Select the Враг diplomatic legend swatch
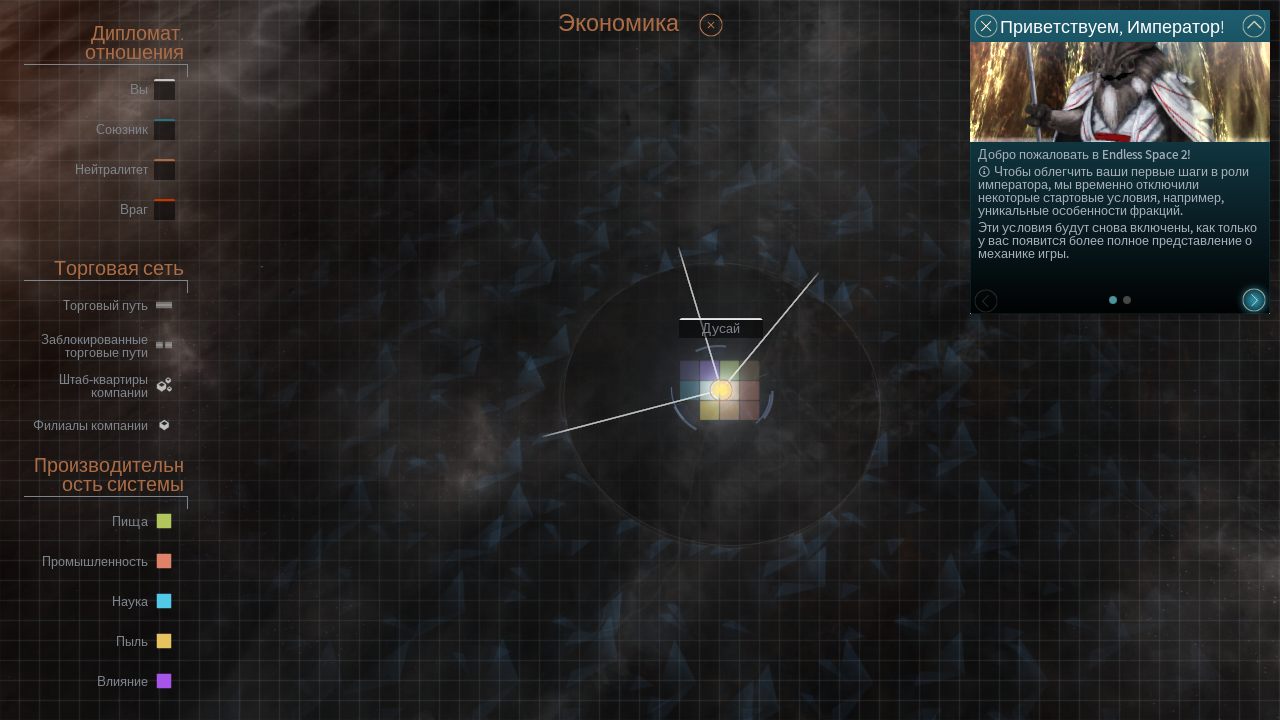 [164, 210]
